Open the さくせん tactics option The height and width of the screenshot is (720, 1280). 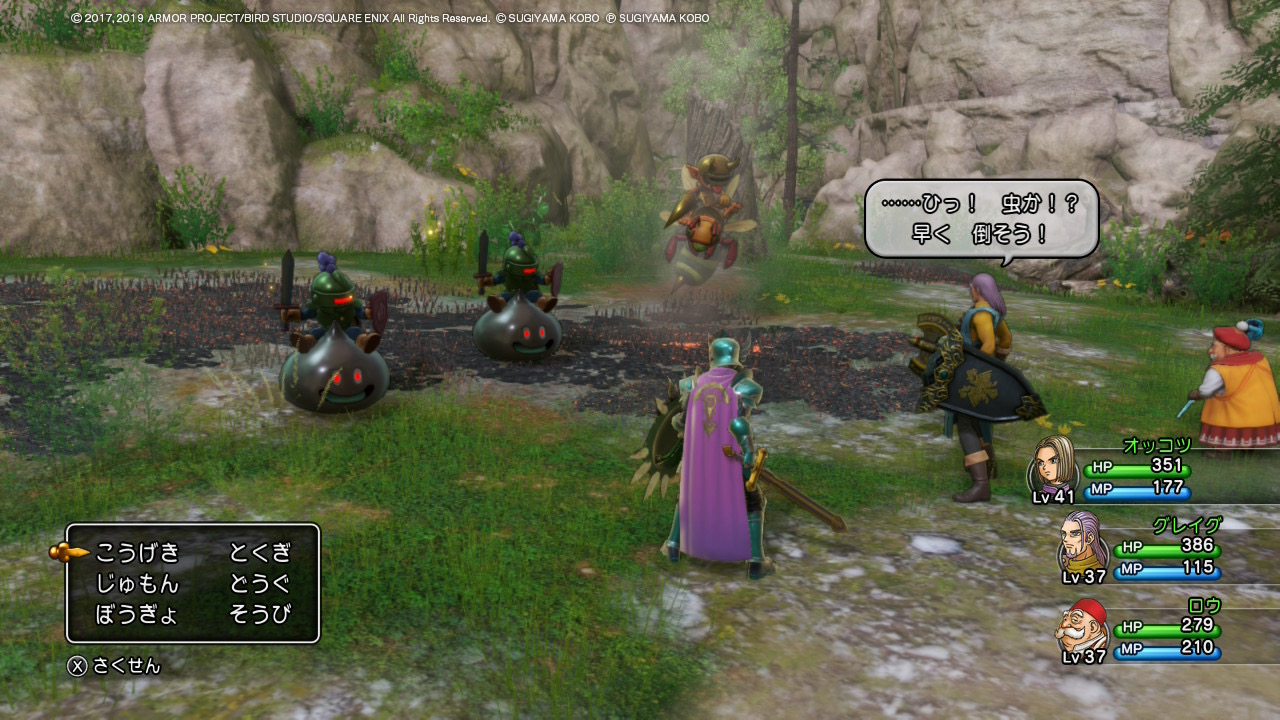tap(114, 666)
